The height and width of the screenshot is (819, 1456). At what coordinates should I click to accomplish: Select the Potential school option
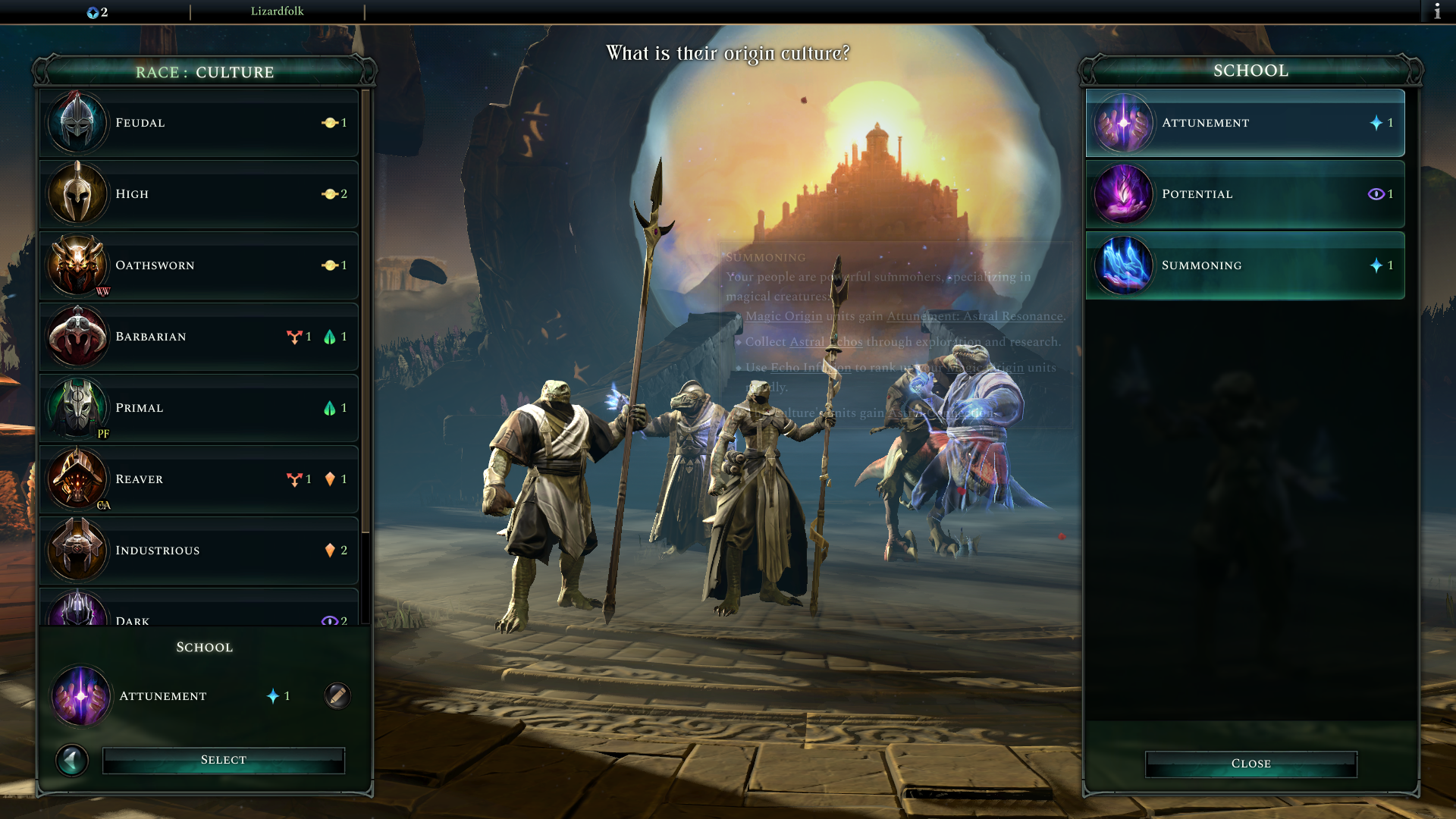1244,193
